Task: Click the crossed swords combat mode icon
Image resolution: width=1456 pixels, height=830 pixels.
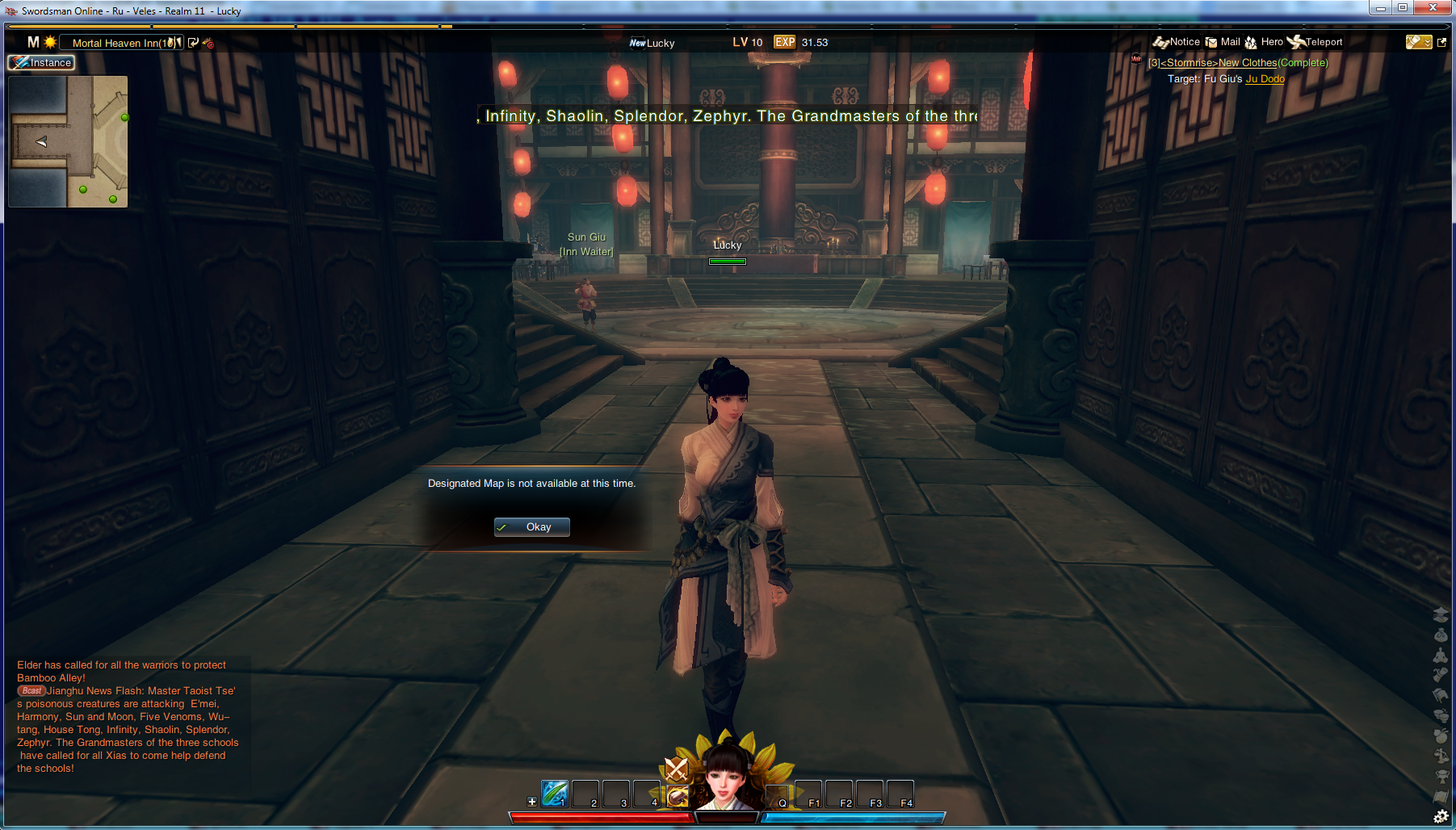Action: pyautogui.click(x=676, y=768)
